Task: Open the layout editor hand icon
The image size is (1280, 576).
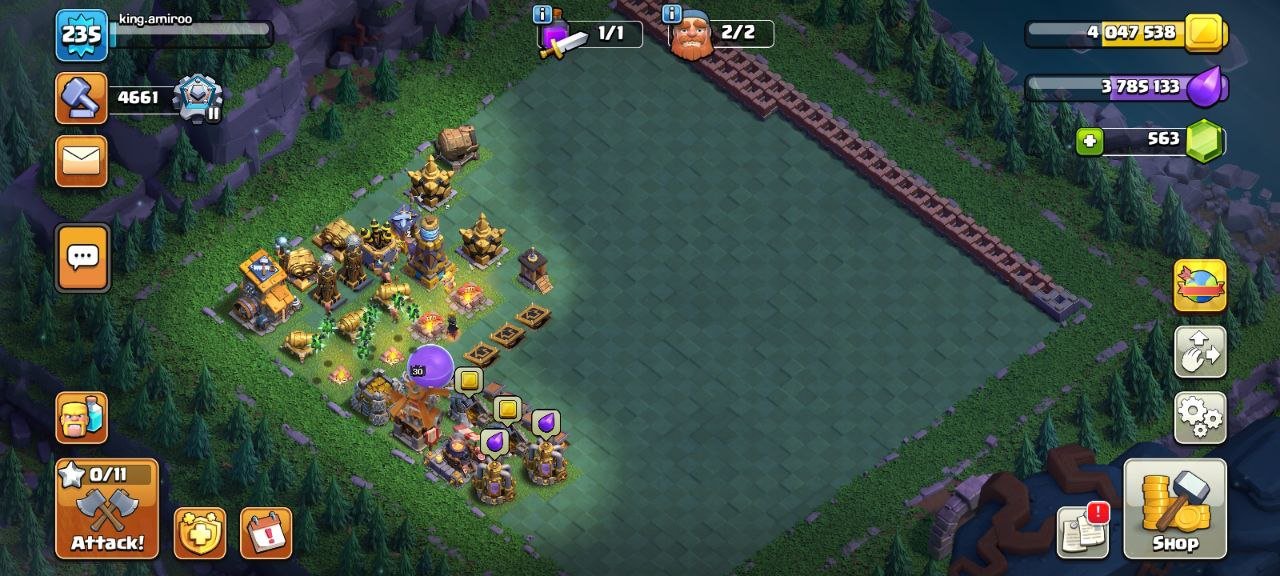Action: (x=1200, y=352)
